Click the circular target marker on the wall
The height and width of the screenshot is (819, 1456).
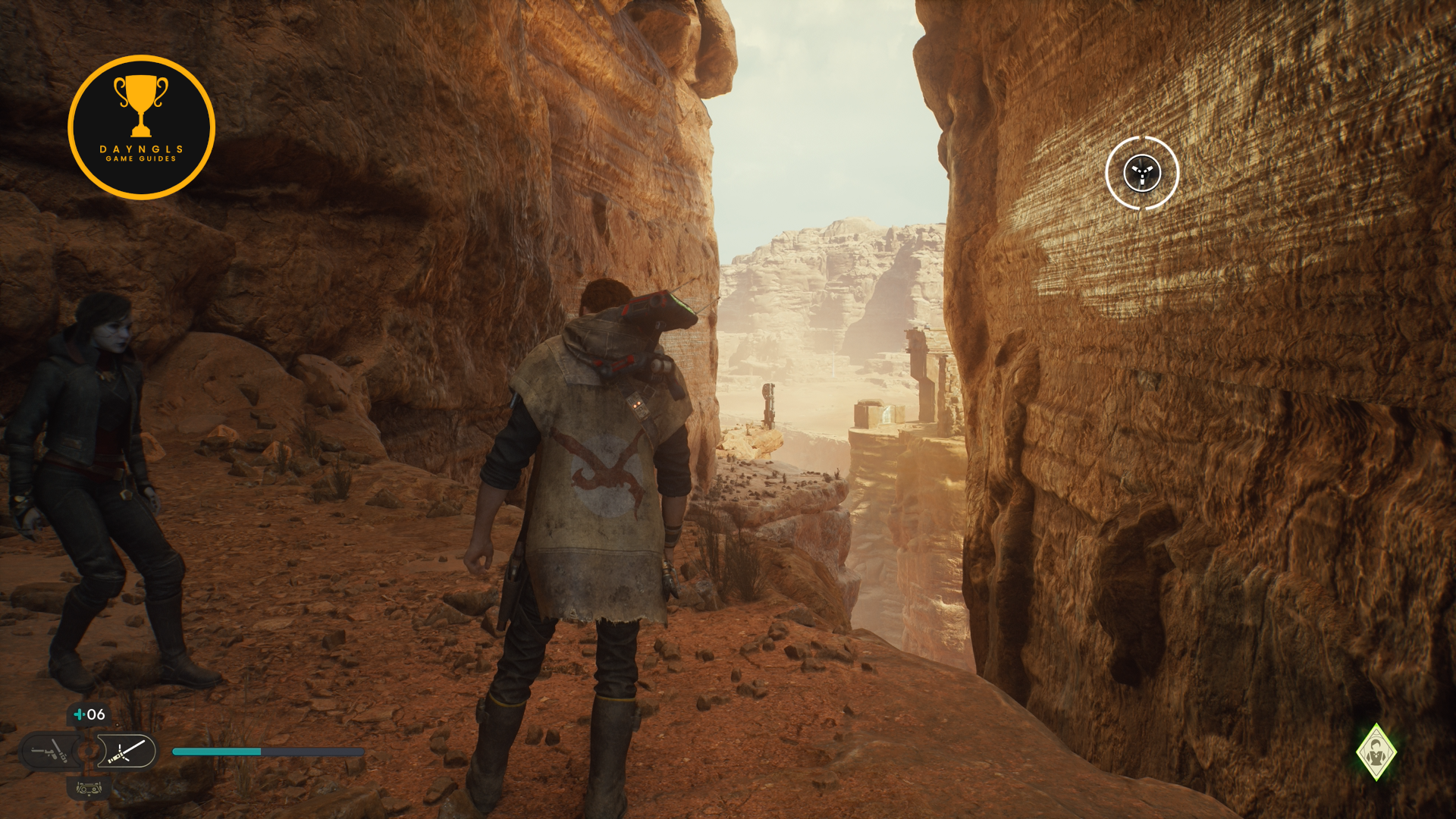(x=1142, y=173)
